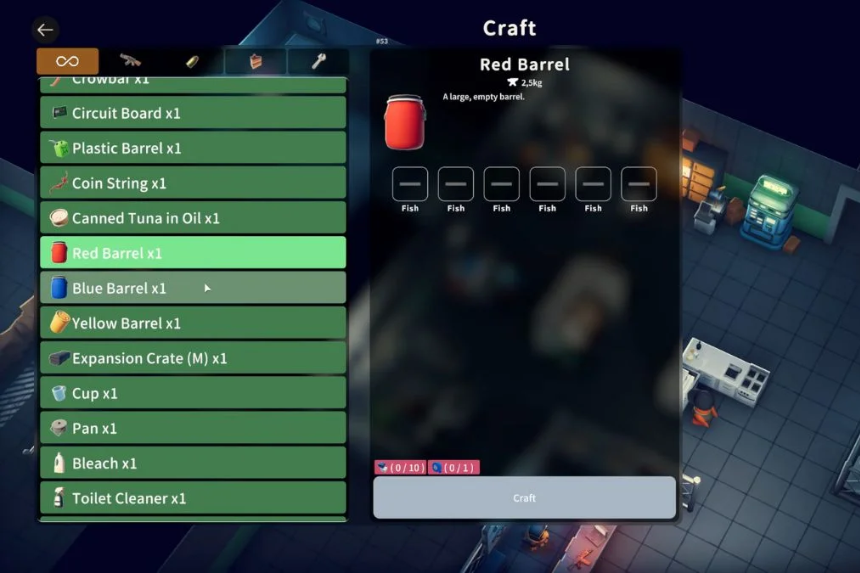Switch to the infinity all-items tab

tap(68, 61)
